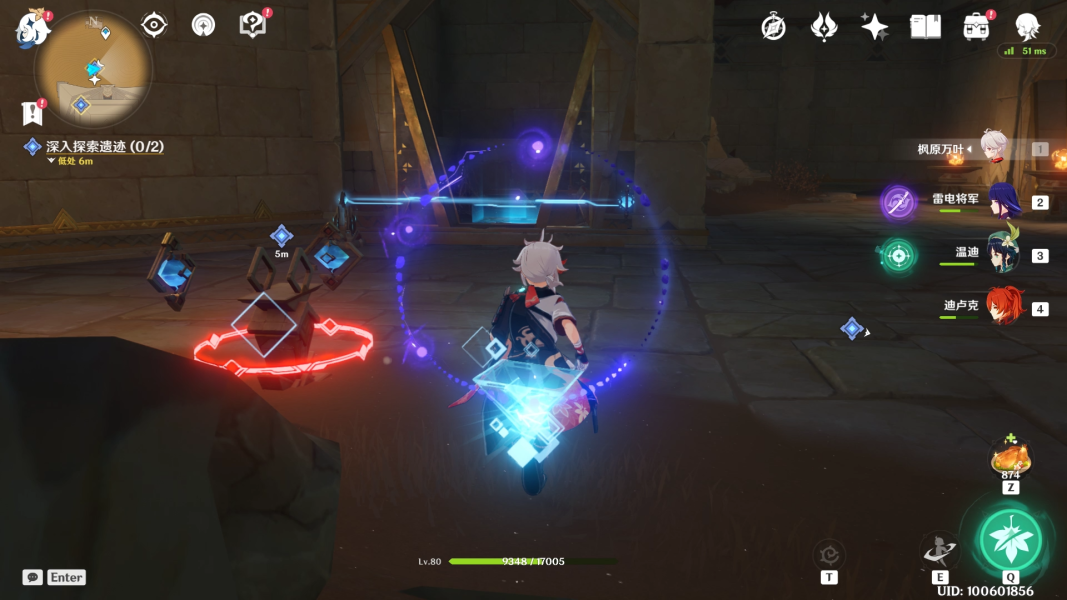Use the roast chicken food item
This screenshot has width=1067, height=600.
(1010, 458)
